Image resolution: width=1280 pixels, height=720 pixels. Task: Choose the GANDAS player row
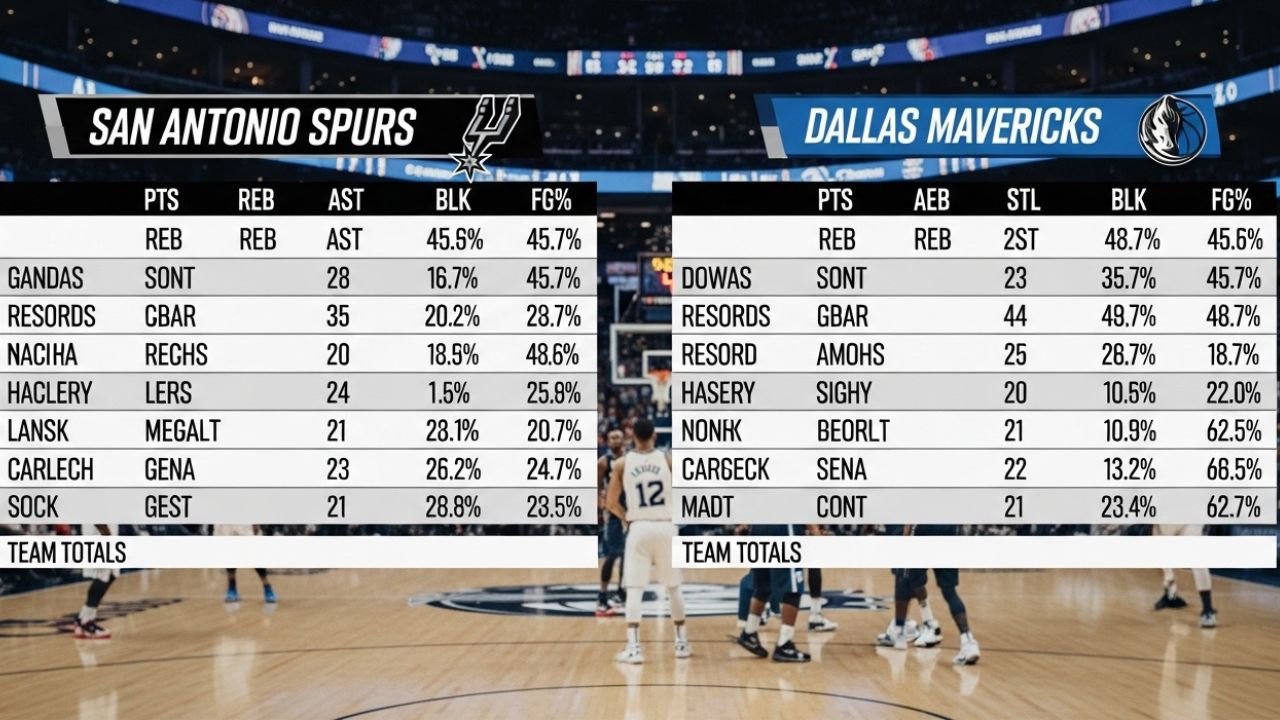click(298, 277)
